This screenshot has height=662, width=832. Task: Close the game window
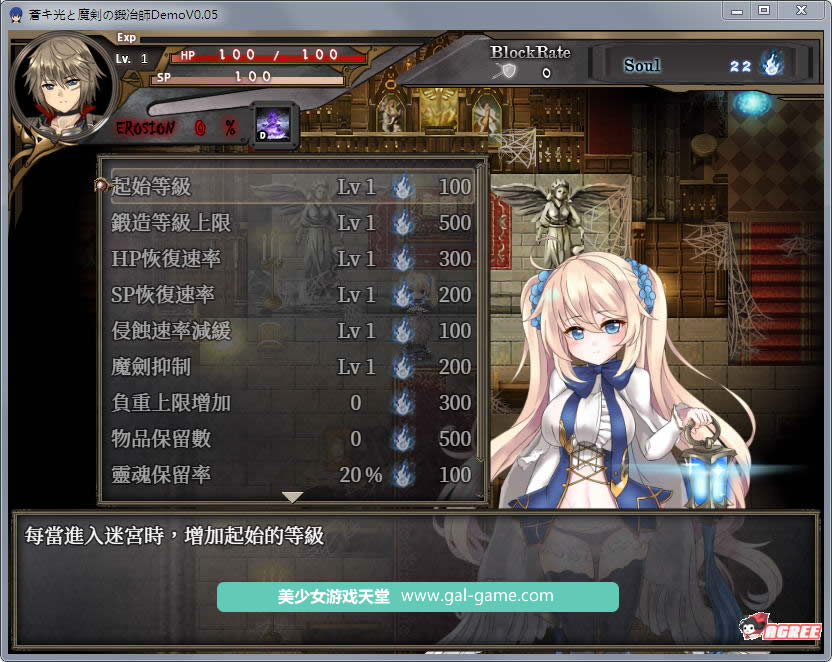click(x=799, y=10)
